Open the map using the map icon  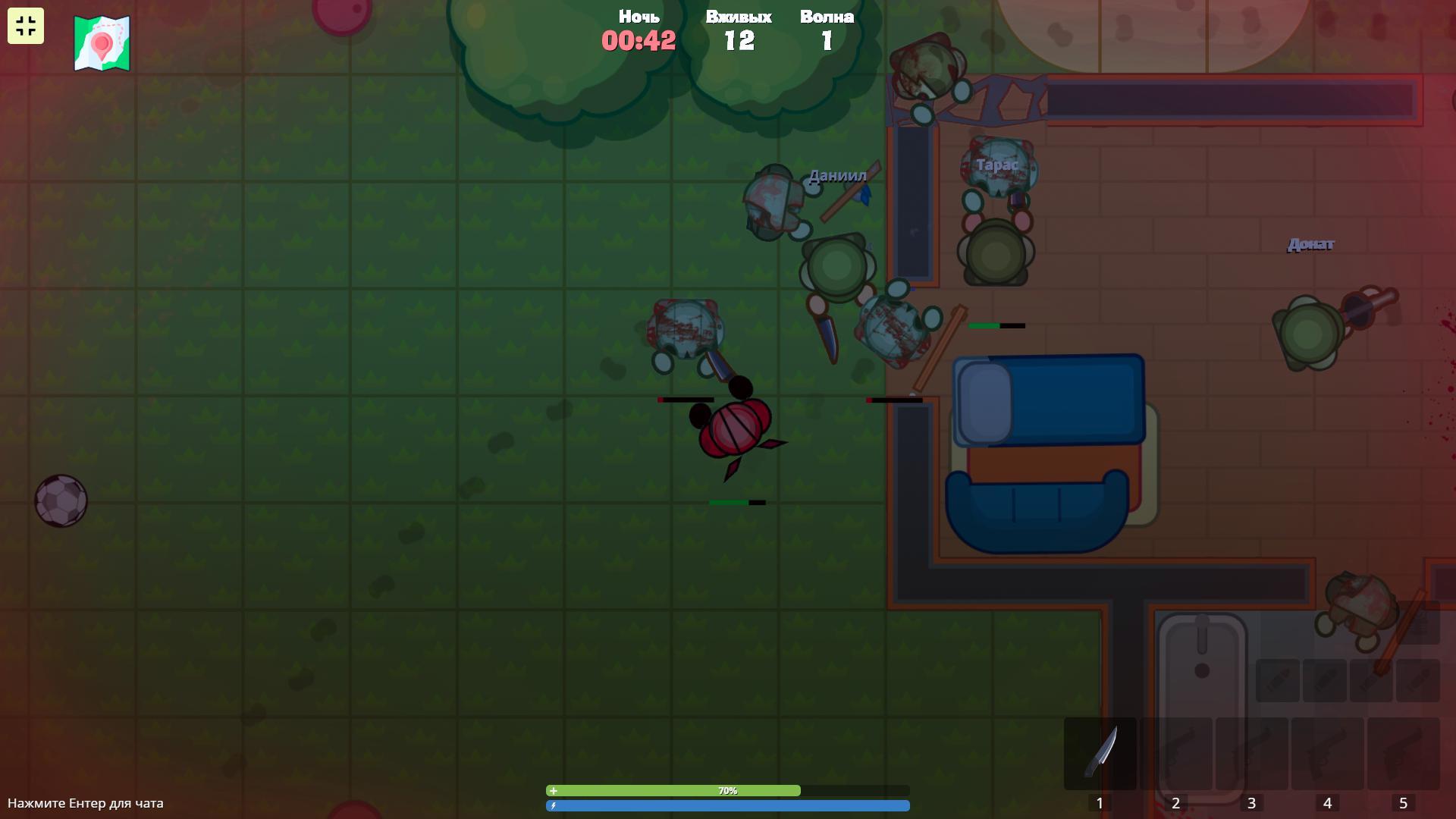[100, 42]
